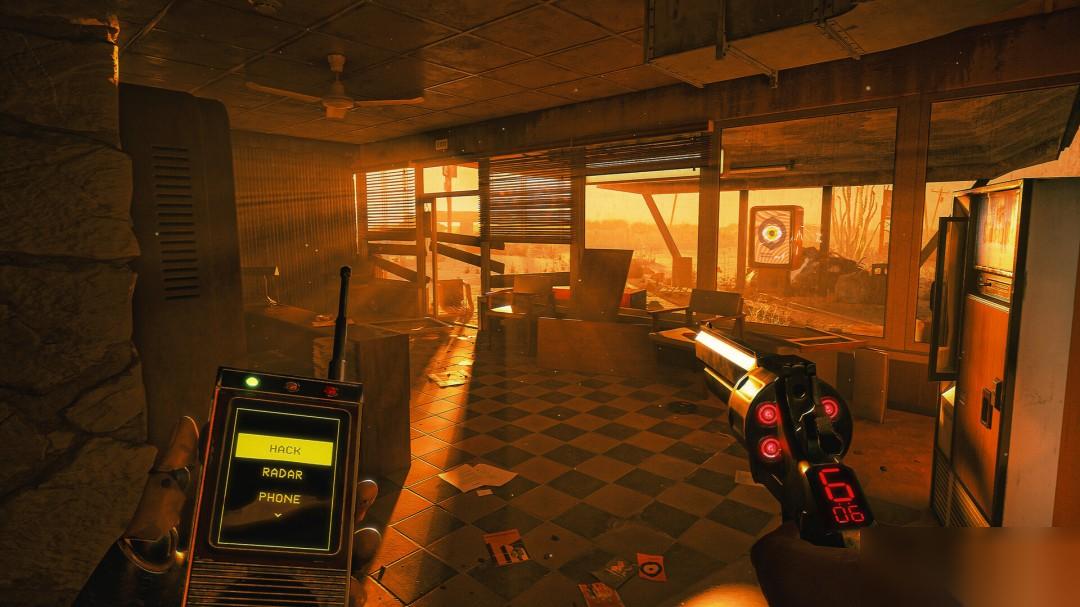
Task: Click the down chevron below PHONE
Action: (x=278, y=514)
